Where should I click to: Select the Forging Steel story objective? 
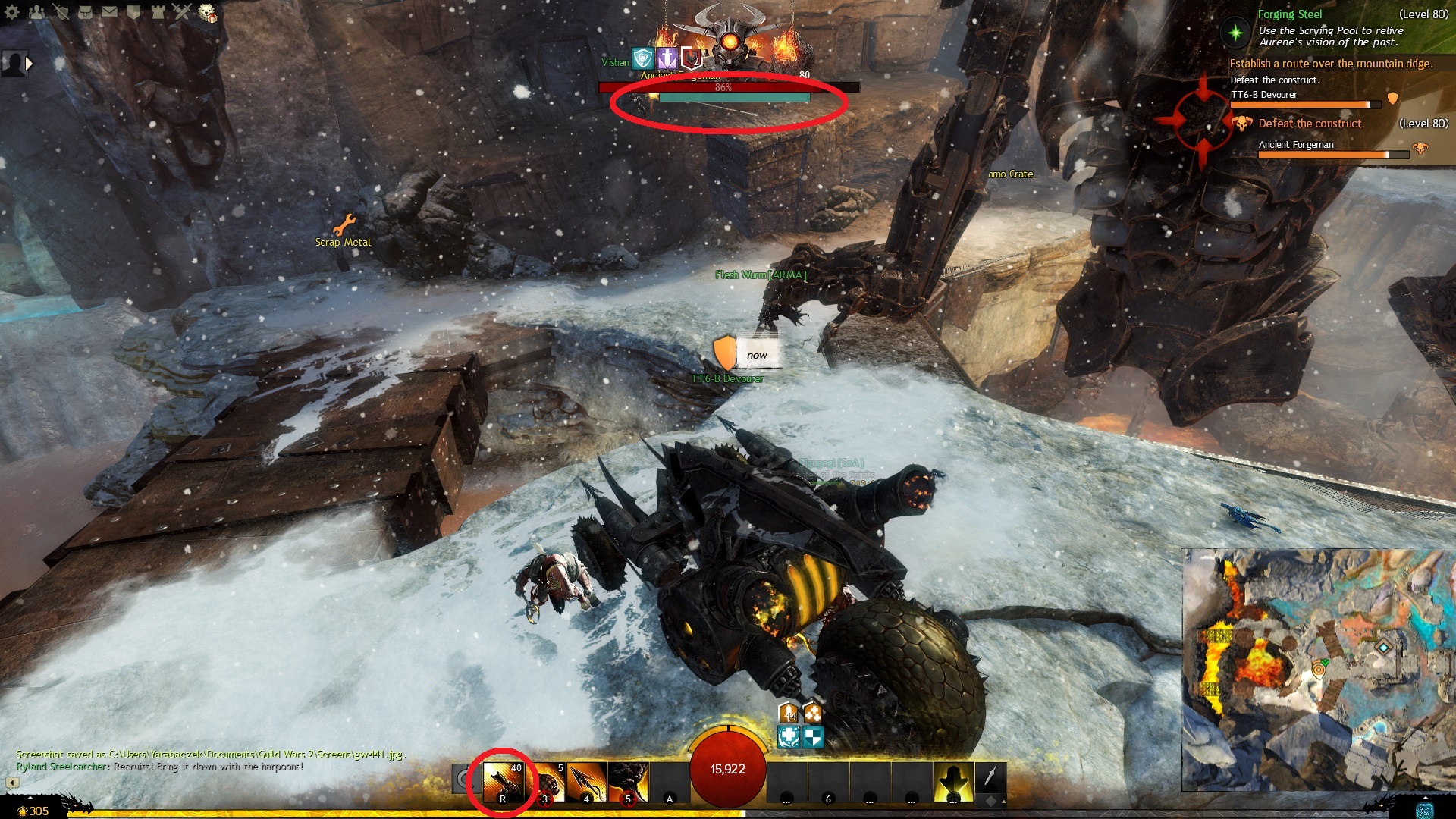(1290, 14)
